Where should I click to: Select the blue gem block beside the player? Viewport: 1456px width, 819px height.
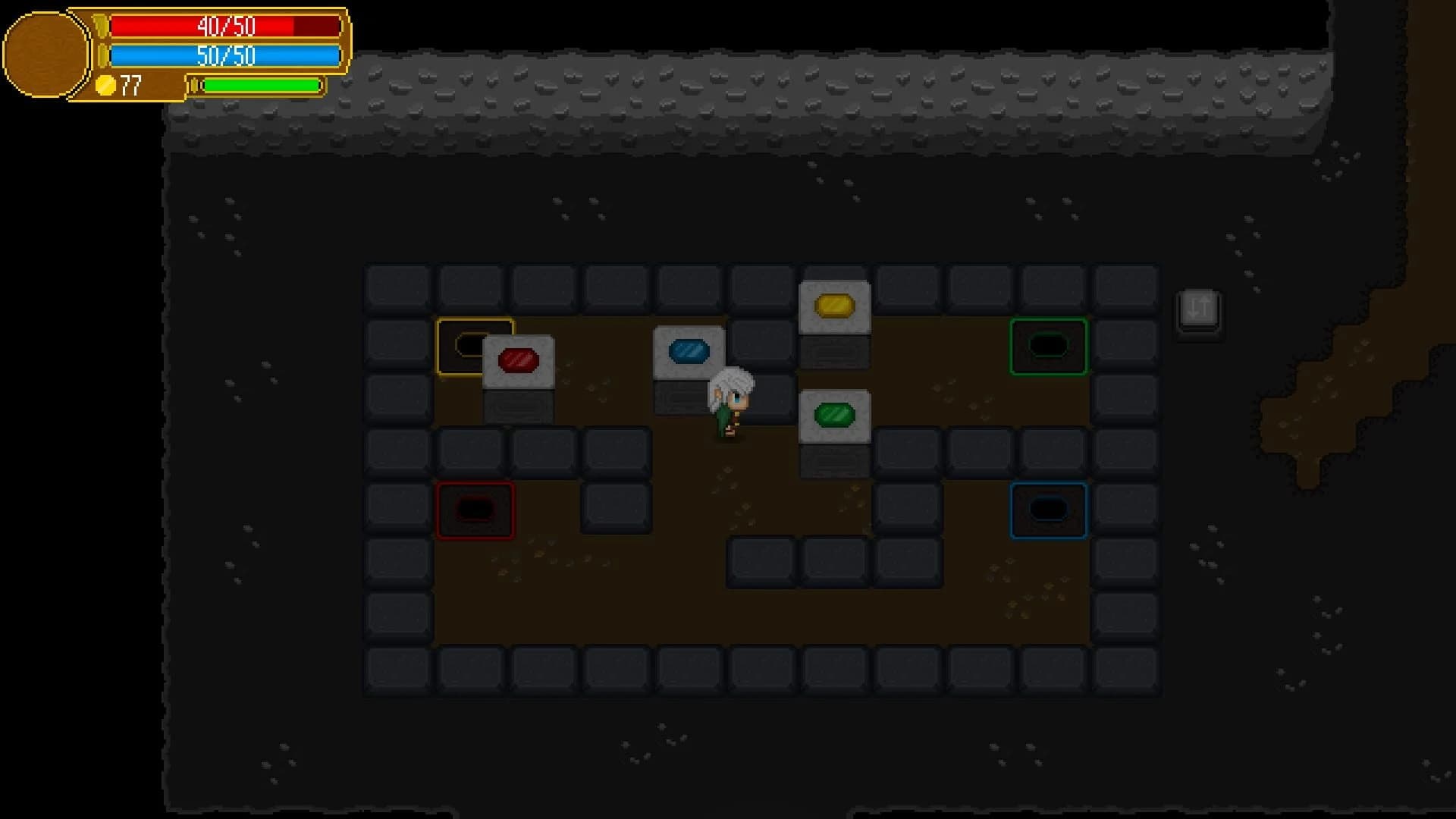click(689, 350)
